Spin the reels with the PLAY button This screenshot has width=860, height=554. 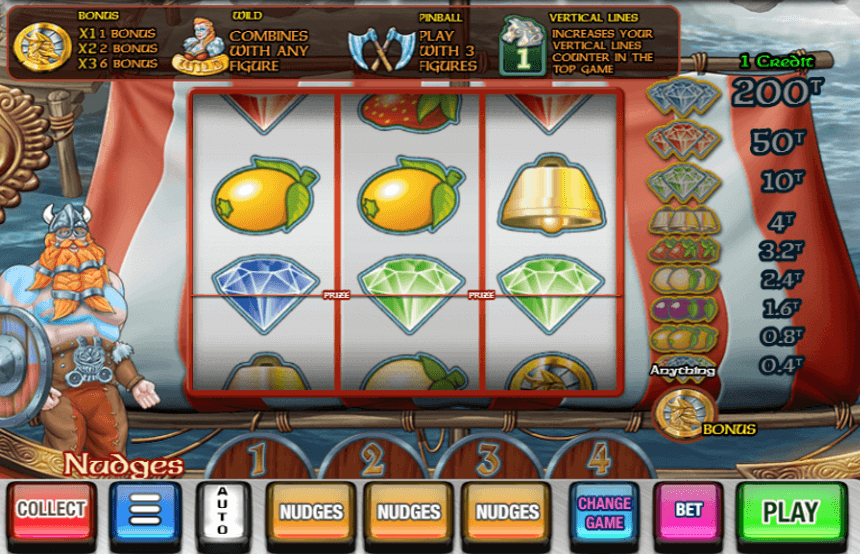(790, 511)
